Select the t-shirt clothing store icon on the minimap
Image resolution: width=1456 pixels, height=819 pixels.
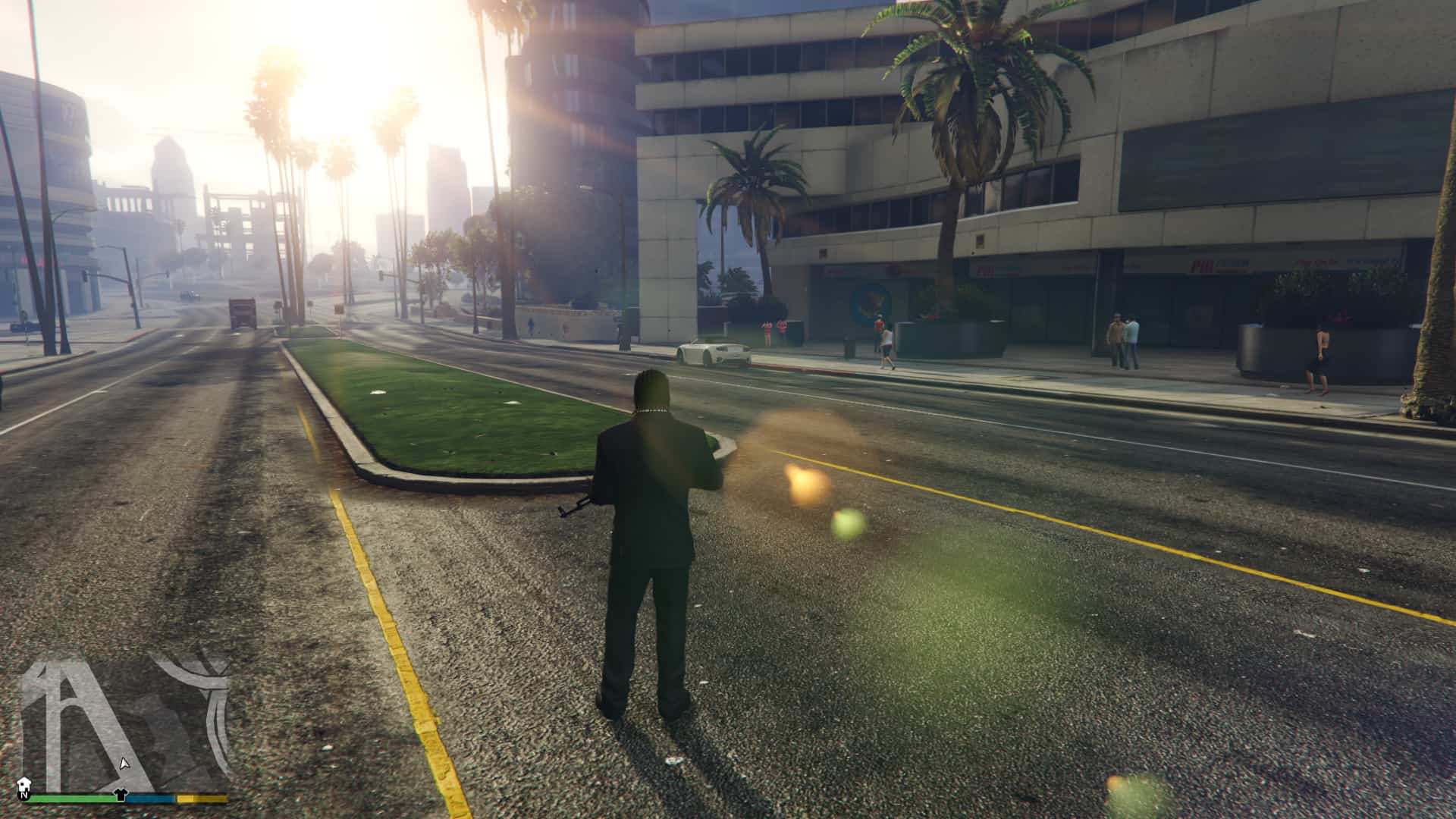point(120,794)
